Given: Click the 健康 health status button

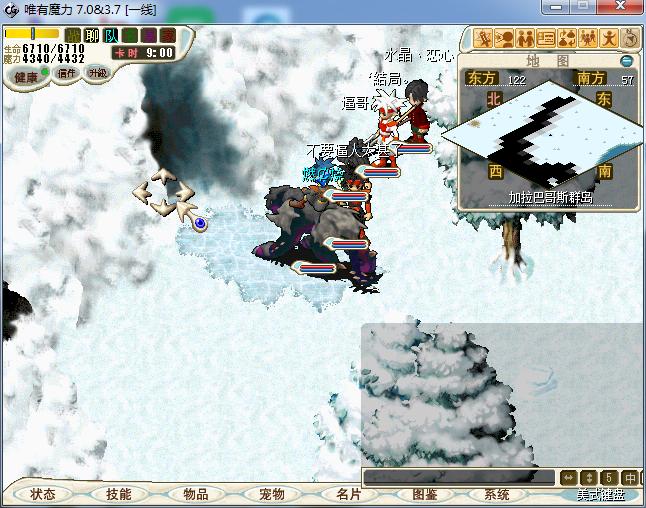Looking at the screenshot, I should coord(25,76).
